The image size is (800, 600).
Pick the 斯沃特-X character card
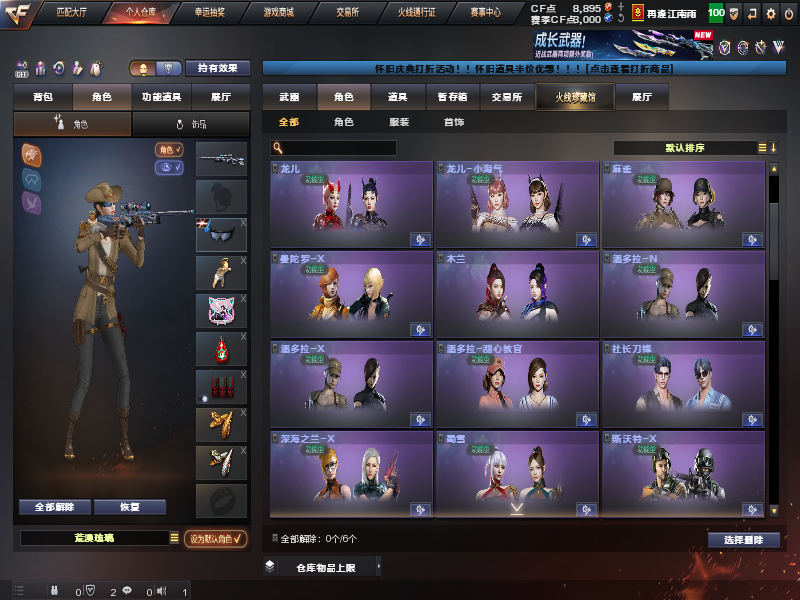point(683,472)
